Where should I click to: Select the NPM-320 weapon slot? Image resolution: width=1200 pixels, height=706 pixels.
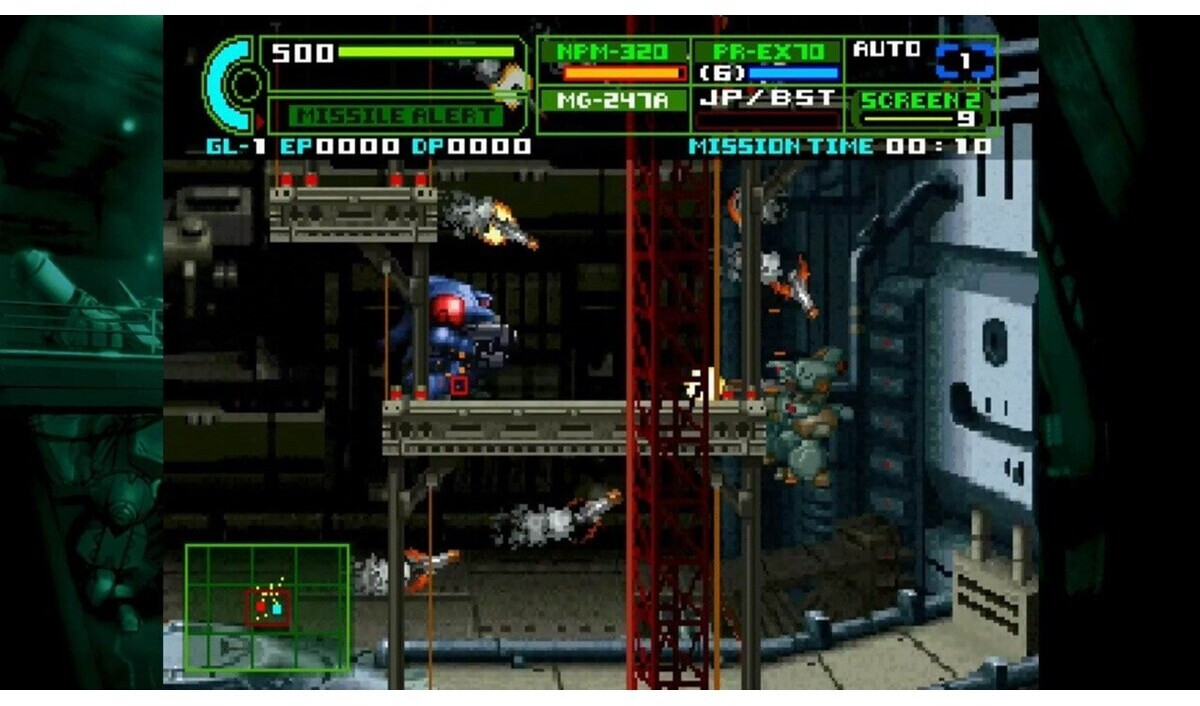pyautogui.click(x=615, y=61)
